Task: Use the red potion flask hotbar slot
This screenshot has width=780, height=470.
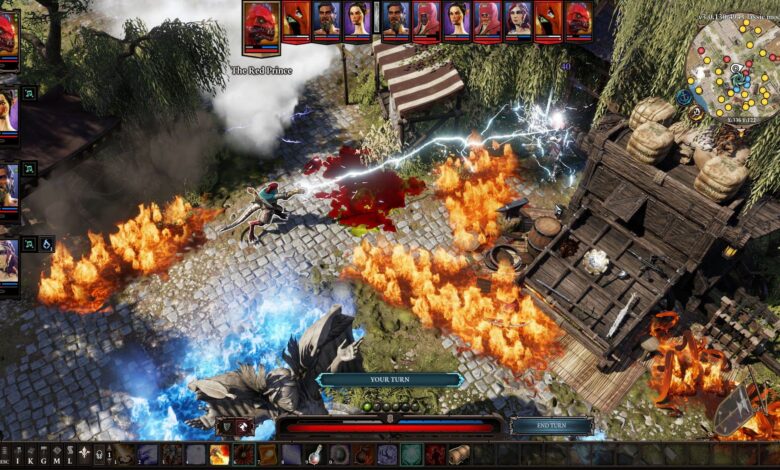Action: click(315, 455)
